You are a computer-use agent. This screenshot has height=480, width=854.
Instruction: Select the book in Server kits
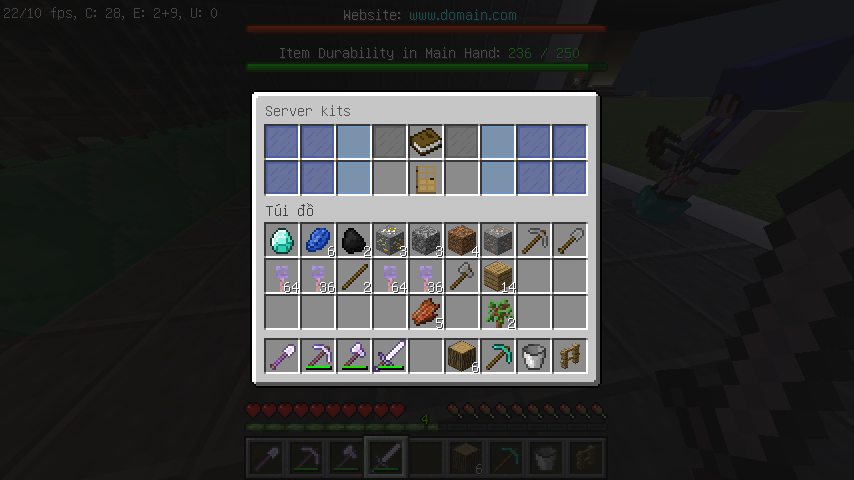point(426,141)
